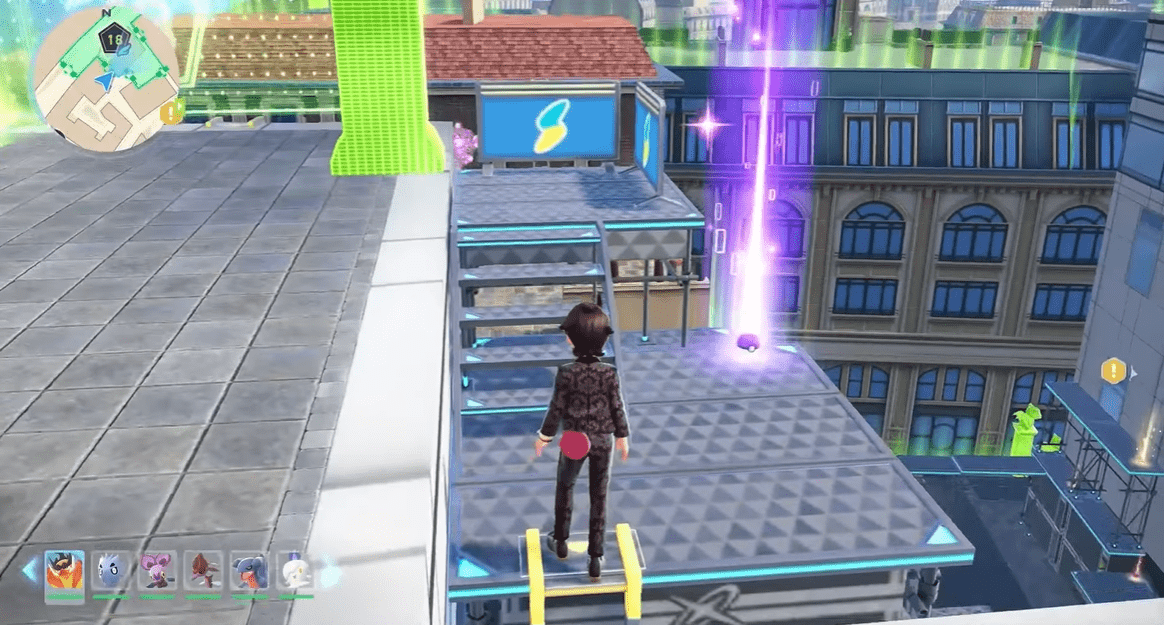
Task: Select the Emboar party slot
Action: click(x=65, y=571)
